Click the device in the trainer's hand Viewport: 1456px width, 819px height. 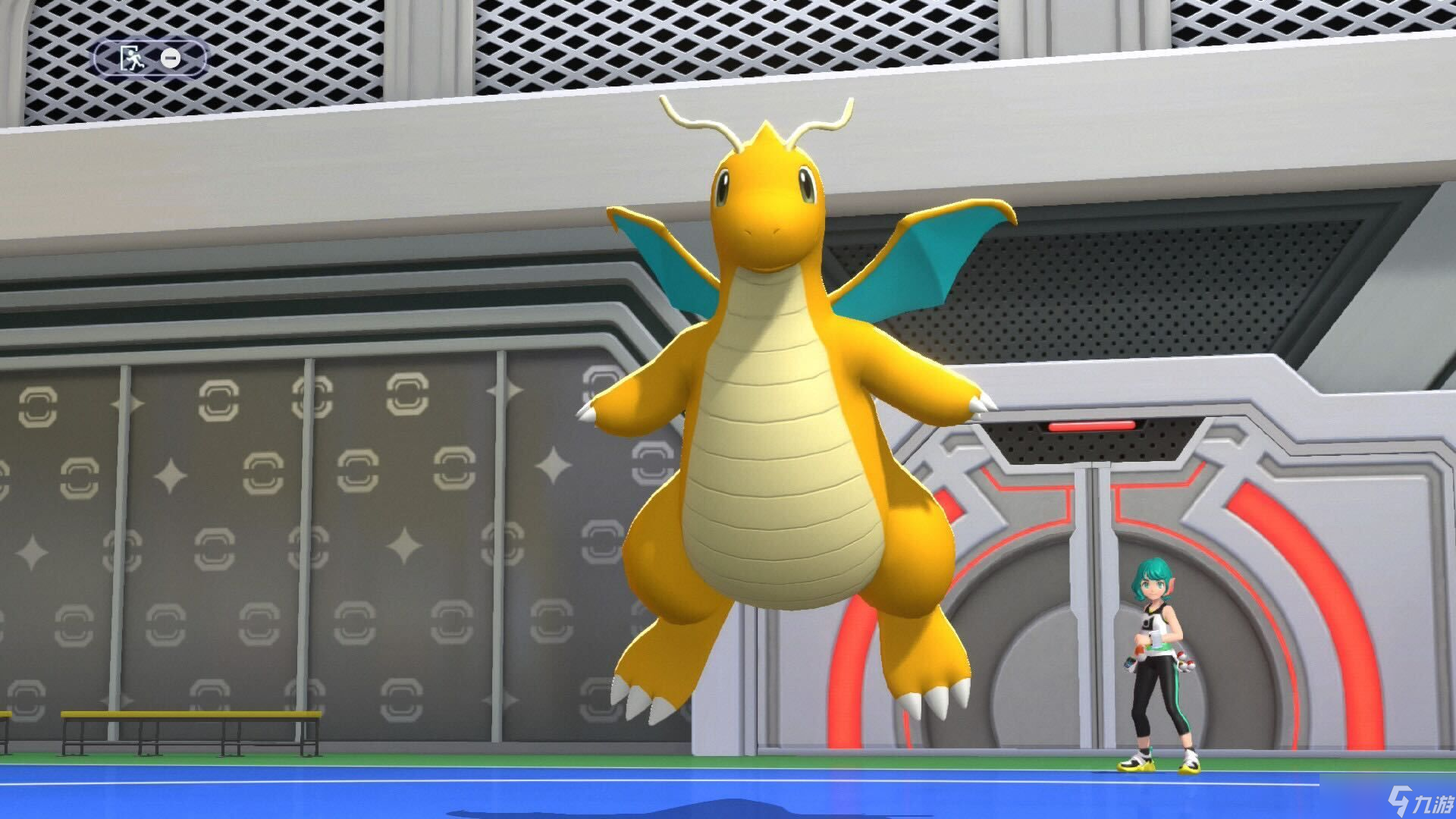(1155, 639)
